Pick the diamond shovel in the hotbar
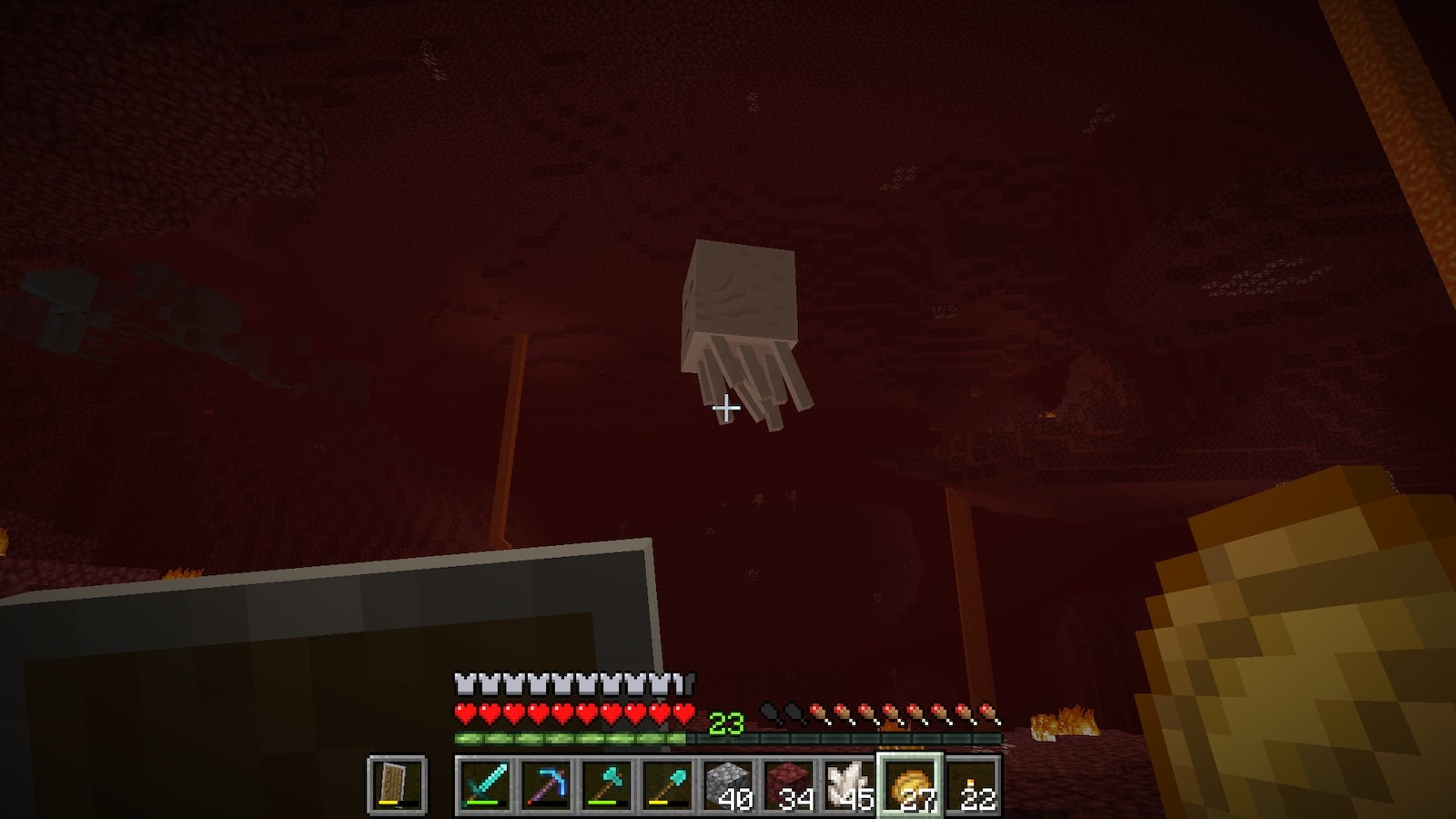 (x=667, y=784)
